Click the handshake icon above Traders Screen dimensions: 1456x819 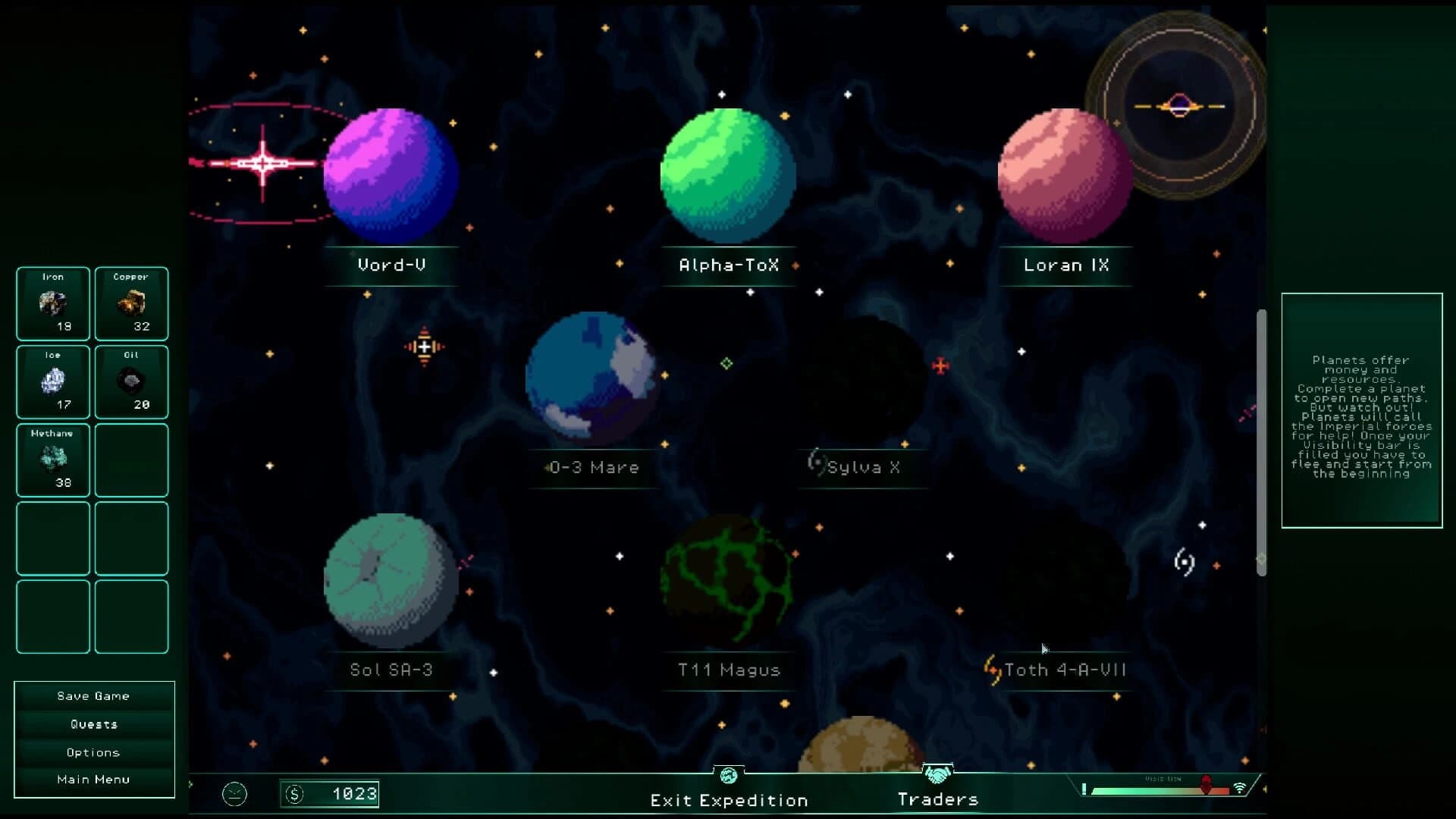coord(938,775)
